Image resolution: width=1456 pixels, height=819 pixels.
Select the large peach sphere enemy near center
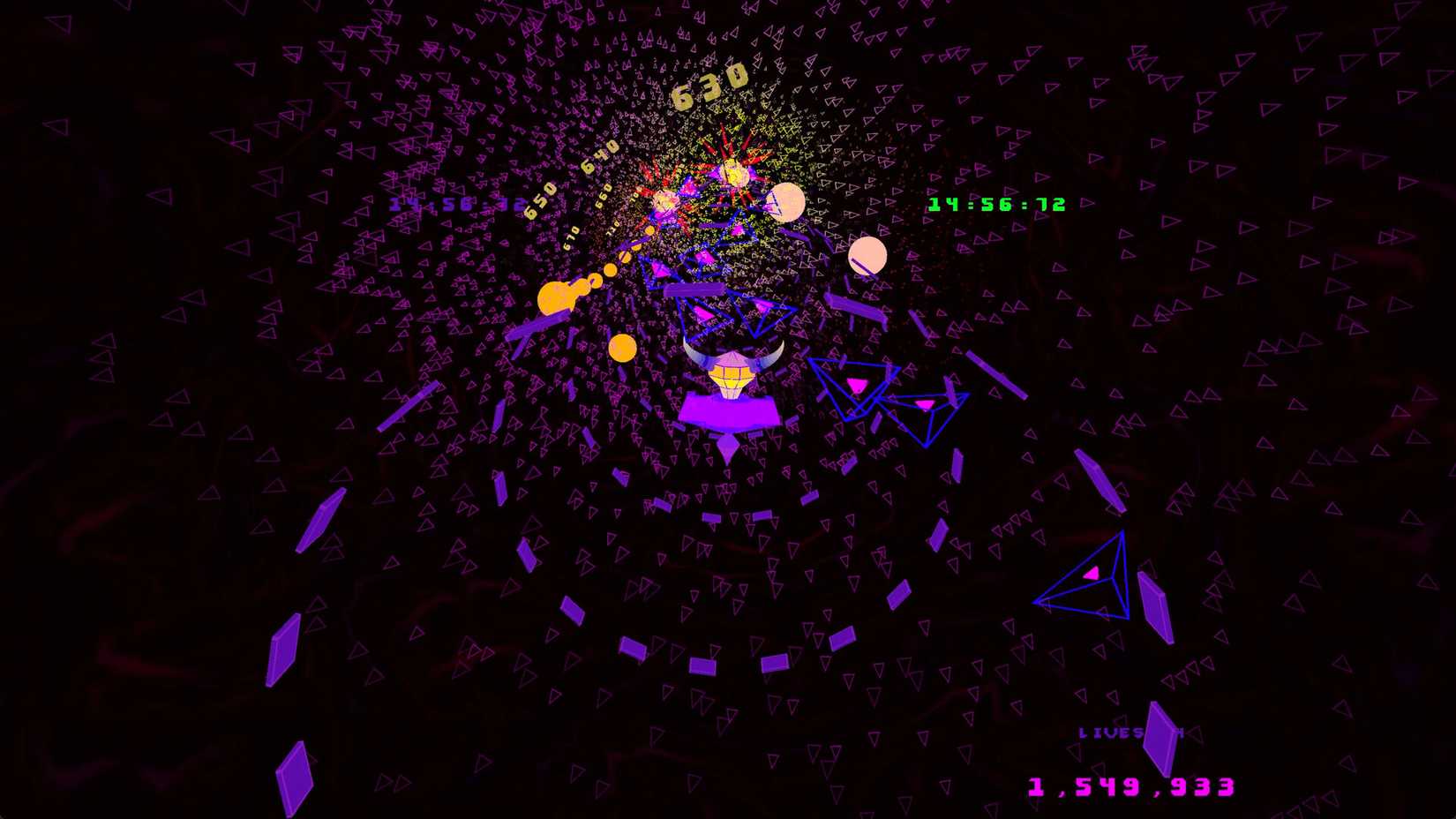tap(788, 201)
